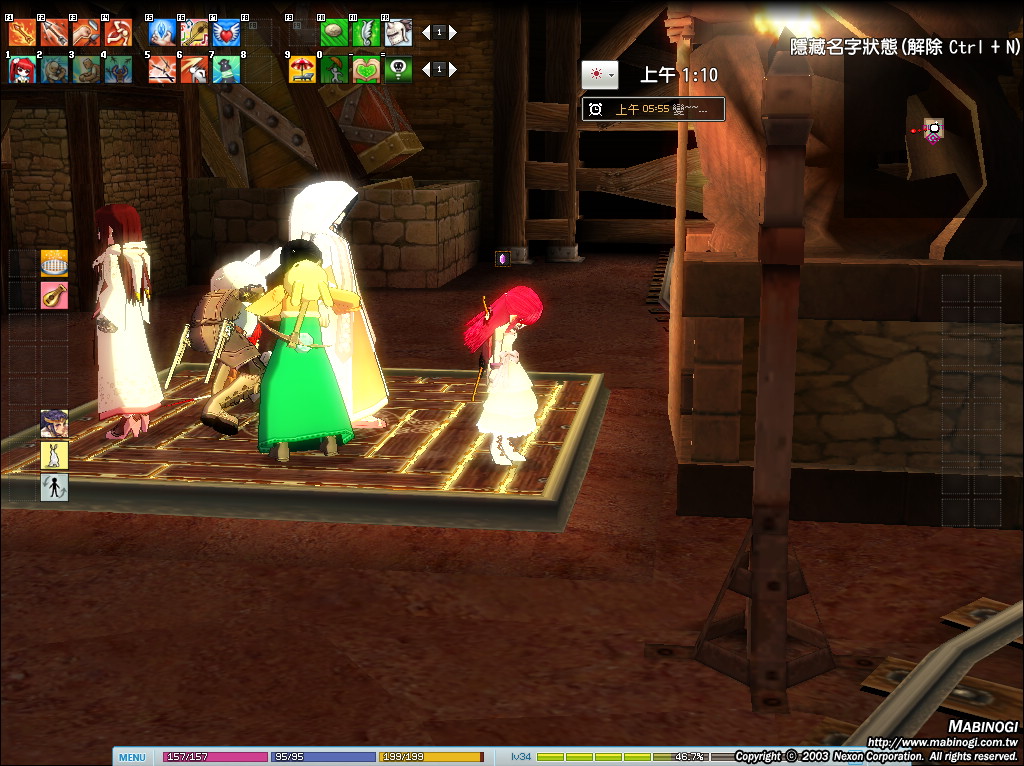The width and height of the screenshot is (1024, 766).
Task: Click the minimap player marker
Action: point(934,128)
